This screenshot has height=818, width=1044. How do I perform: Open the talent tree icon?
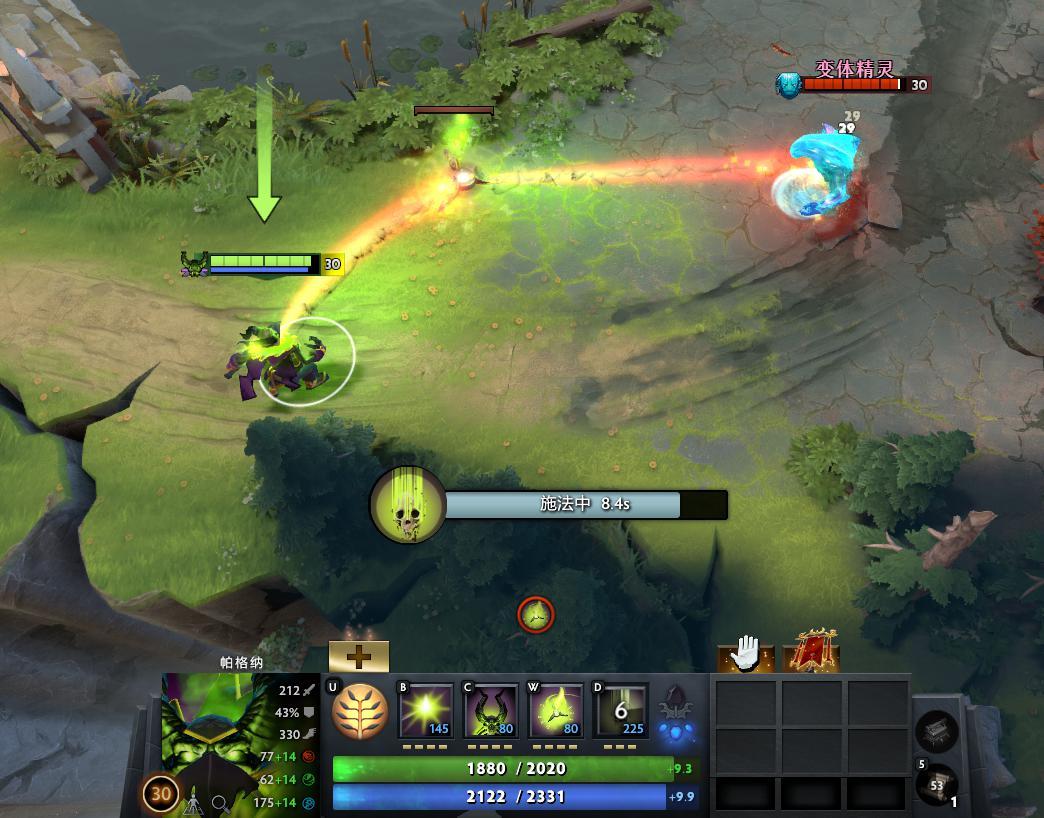click(359, 711)
